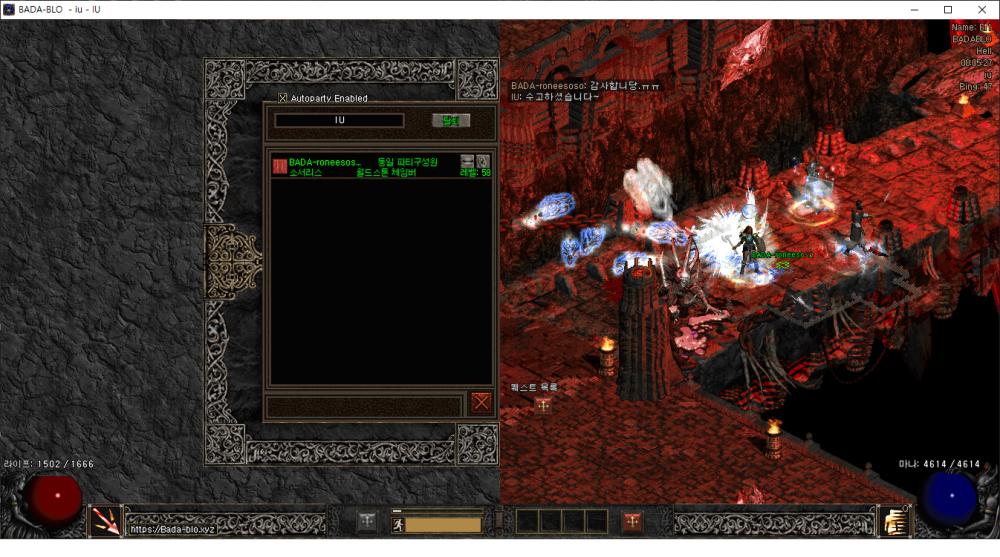Toggle the Autoparty Enabled checkbox
1000x557 pixels.
click(283, 98)
